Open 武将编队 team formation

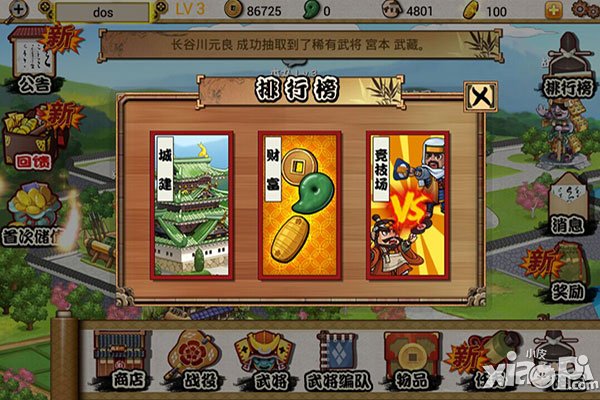click(x=340, y=357)
